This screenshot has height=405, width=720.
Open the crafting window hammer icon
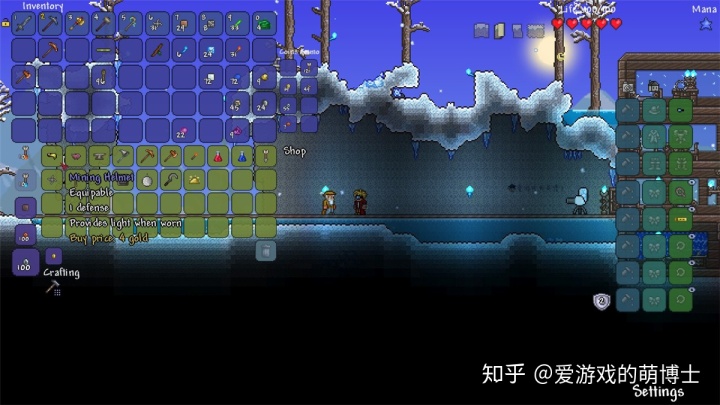pyautogui.click(x=52, y=288)
